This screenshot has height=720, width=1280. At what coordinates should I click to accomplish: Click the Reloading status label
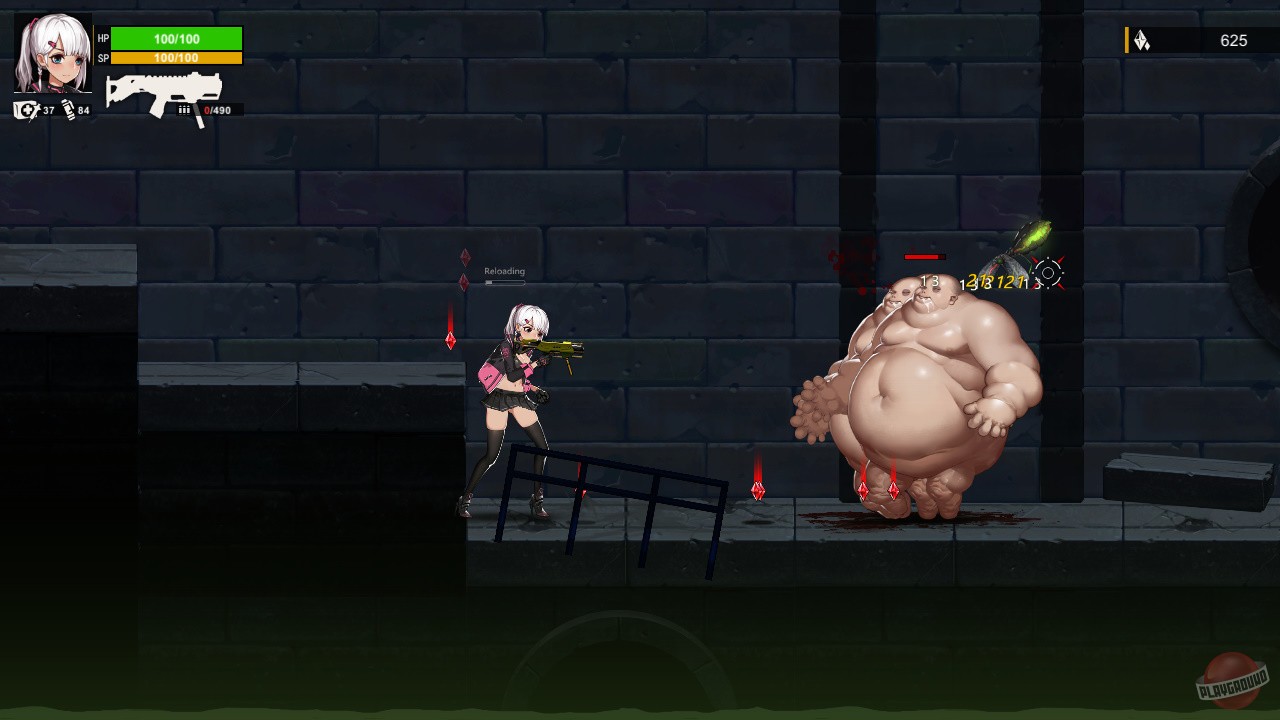click(x=505, y=270)
